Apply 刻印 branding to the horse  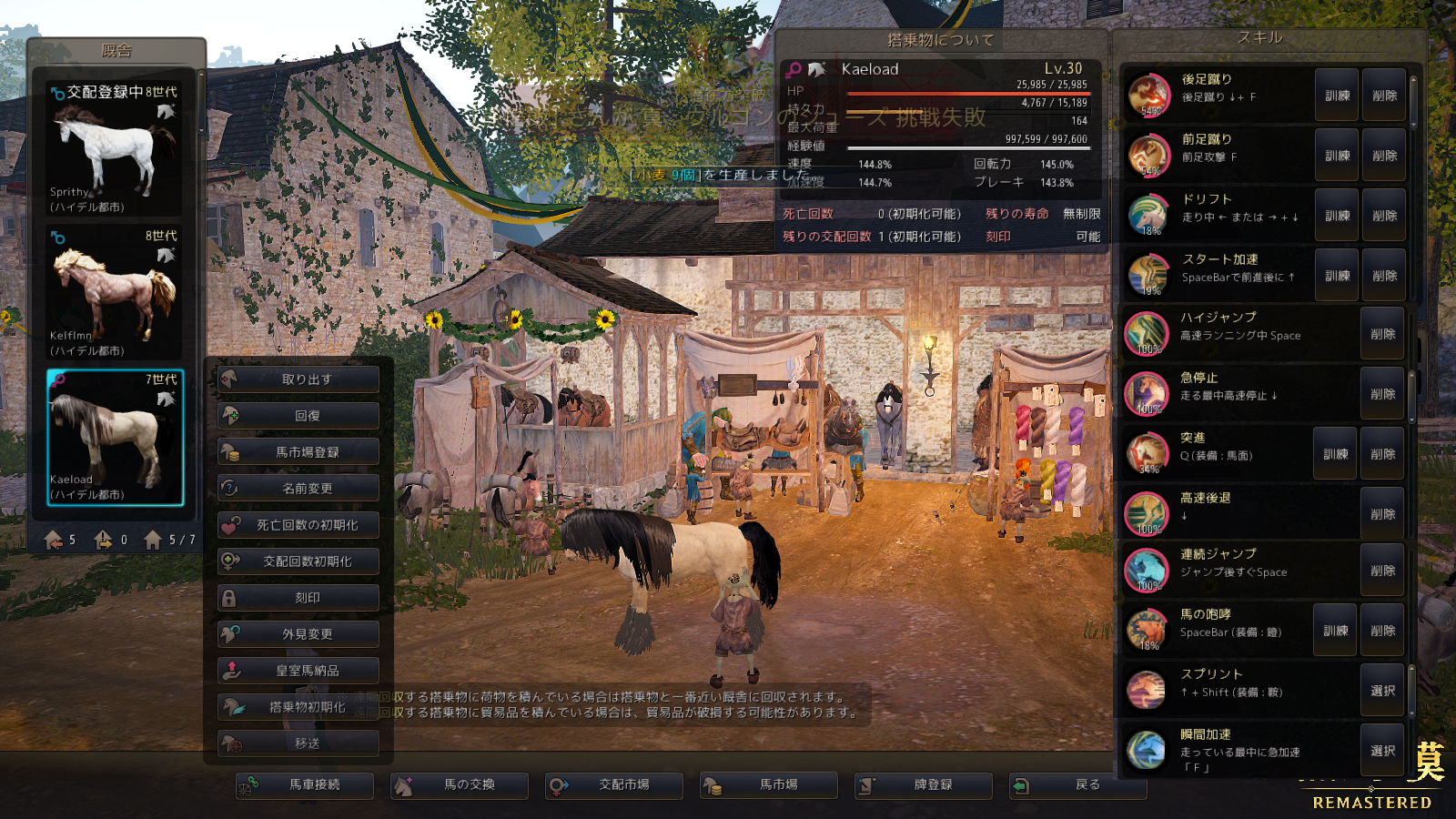point(298,598)
